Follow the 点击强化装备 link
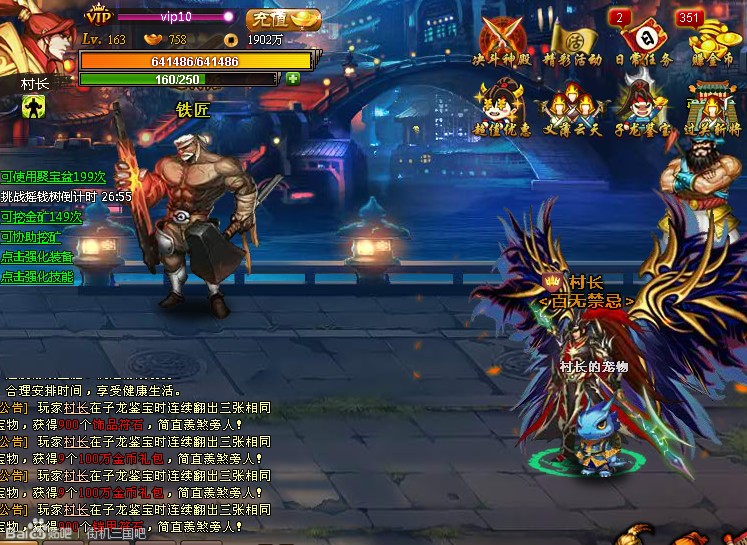Image resolution: width=747 pixels, height=545 pixels. pos(37,257)
